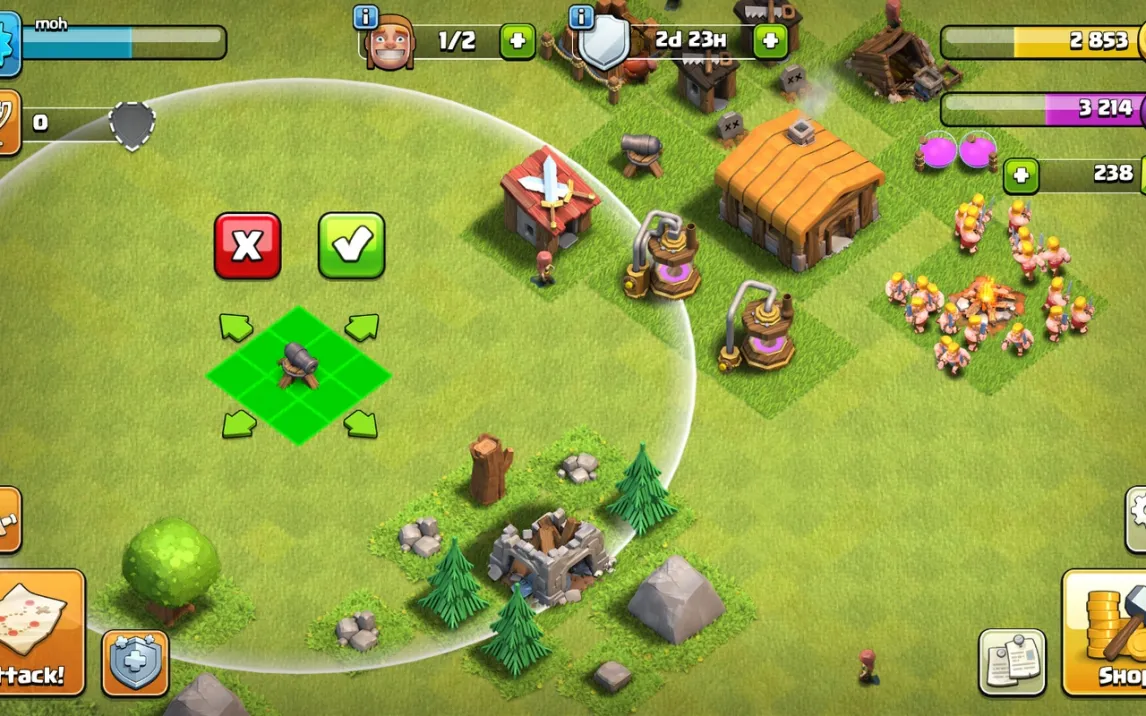The width and height of the screenshot is (1146, 716).
Task: Extend the shield timer with green plus
Action: [x=770, y=41]
